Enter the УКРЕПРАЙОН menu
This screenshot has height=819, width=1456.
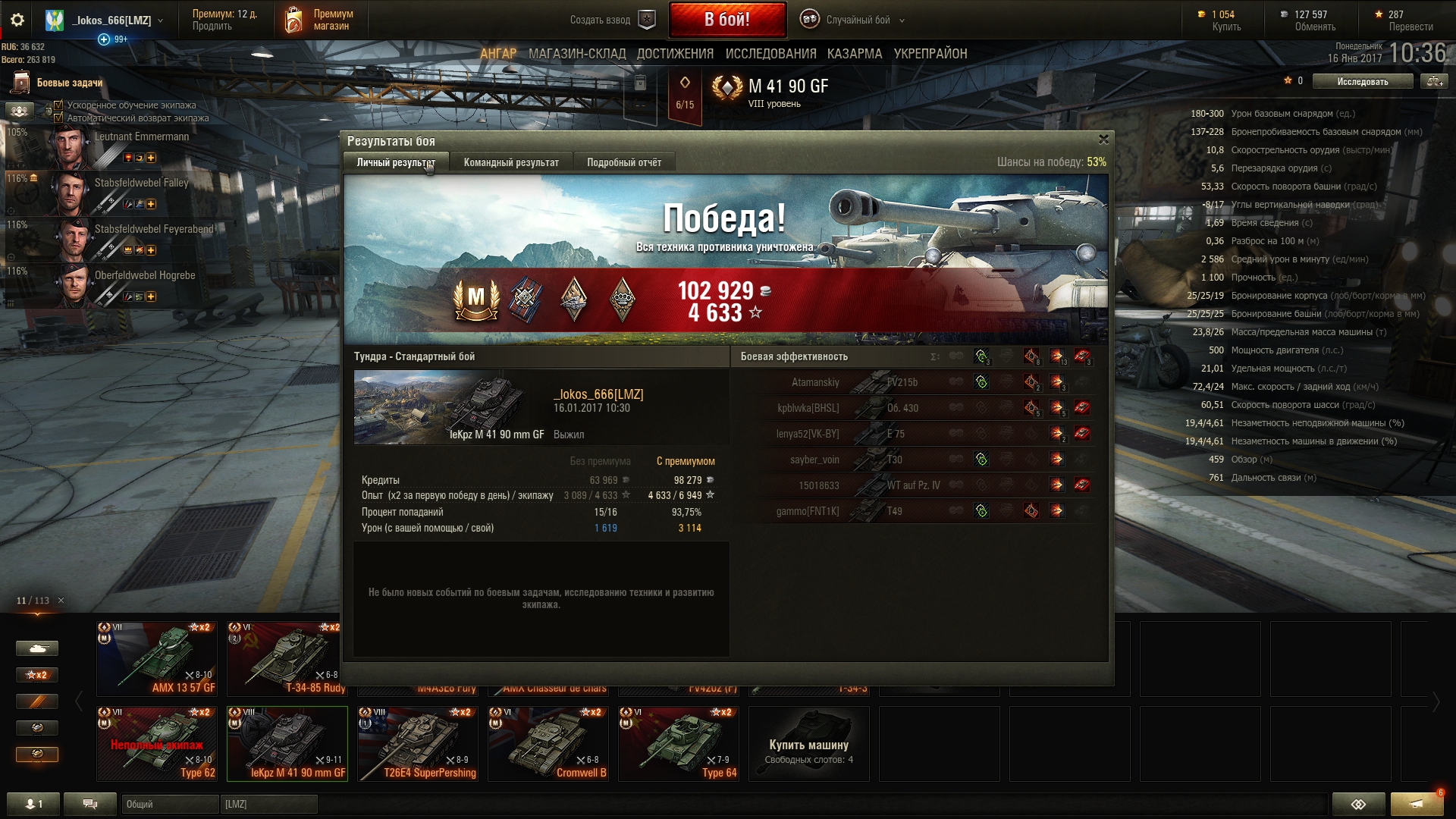(x=930, y=54)
